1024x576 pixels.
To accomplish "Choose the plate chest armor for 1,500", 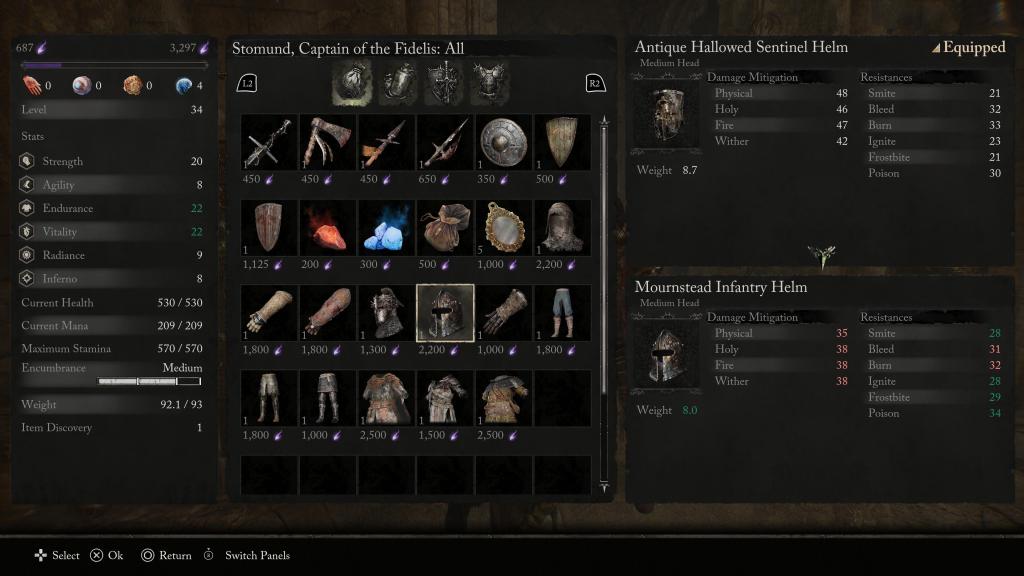I will 445,398.
